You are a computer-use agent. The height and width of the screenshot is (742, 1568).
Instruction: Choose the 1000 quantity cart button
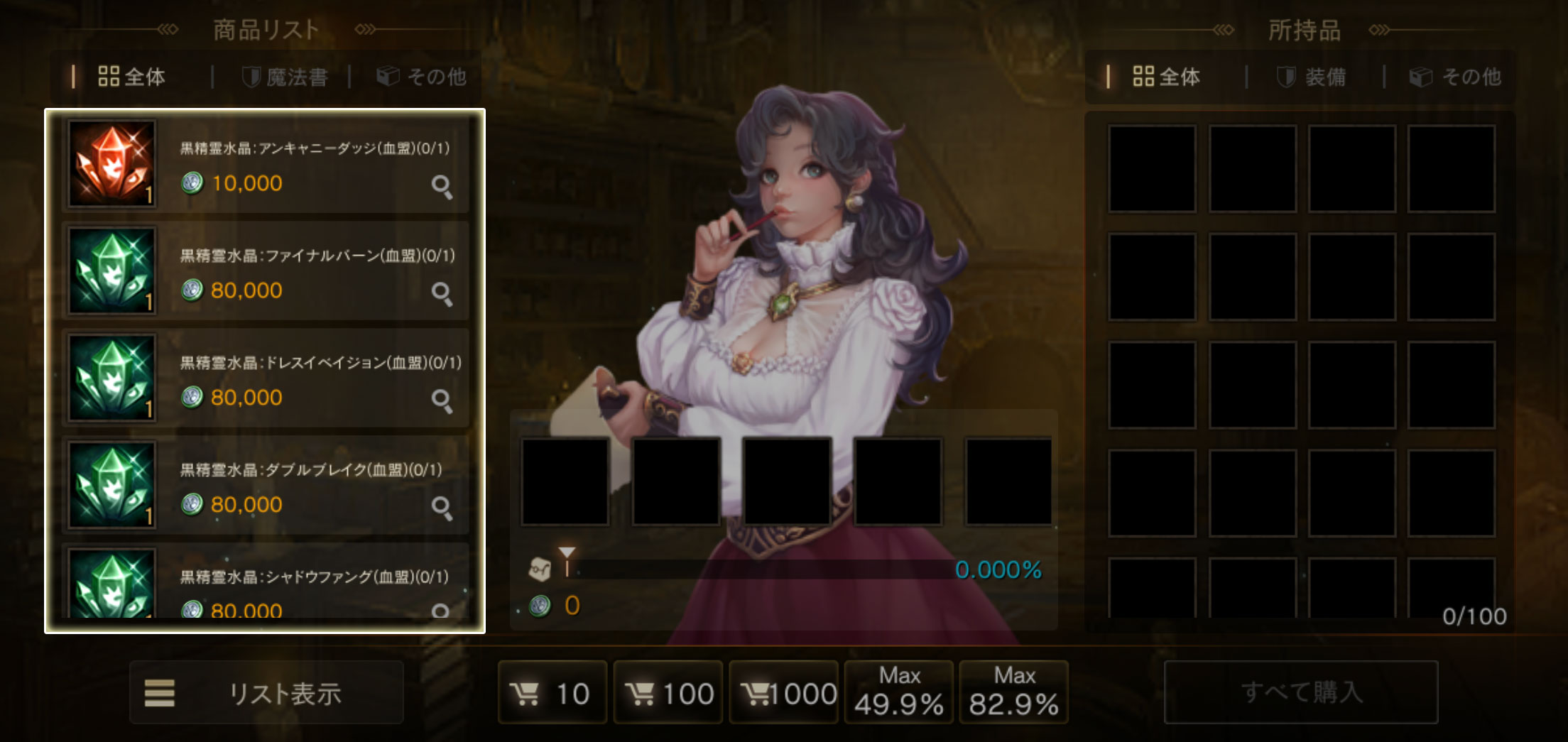783,693
